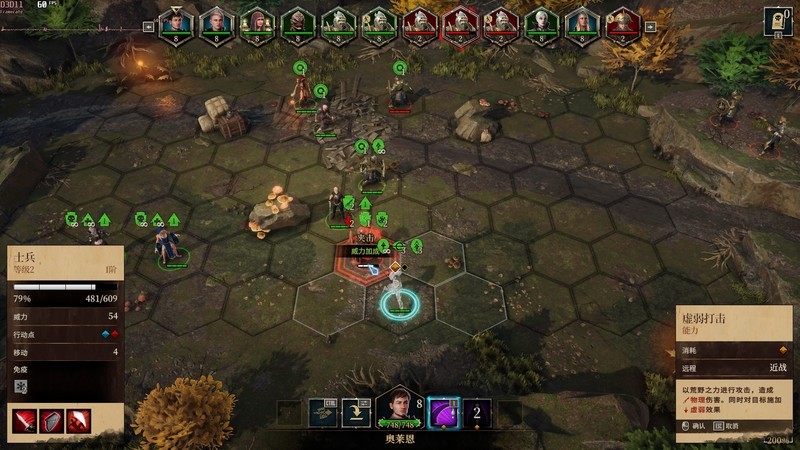Select the grey shield skill icon

(51, 421)
